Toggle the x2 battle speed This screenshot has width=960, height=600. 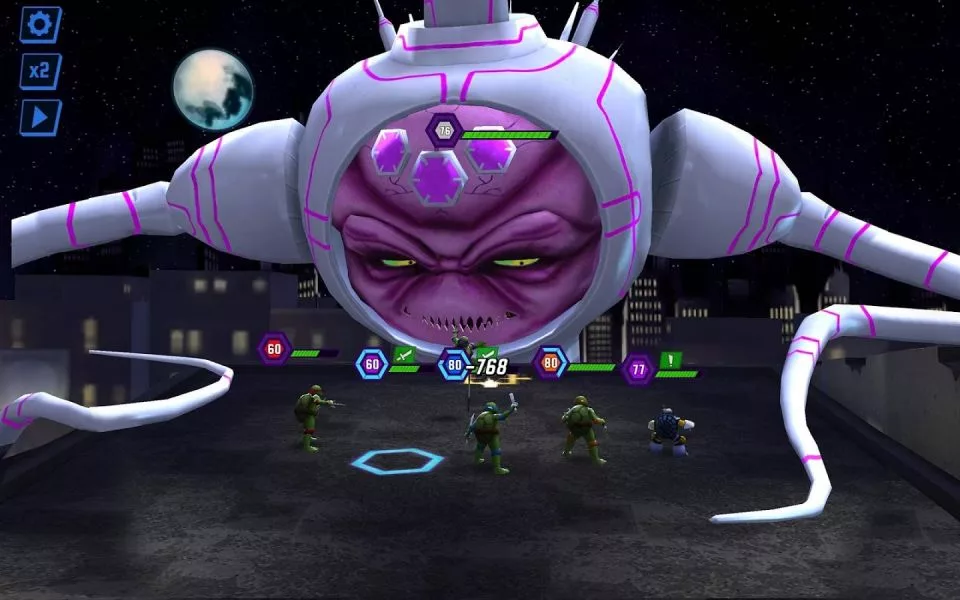pos(41,71)
